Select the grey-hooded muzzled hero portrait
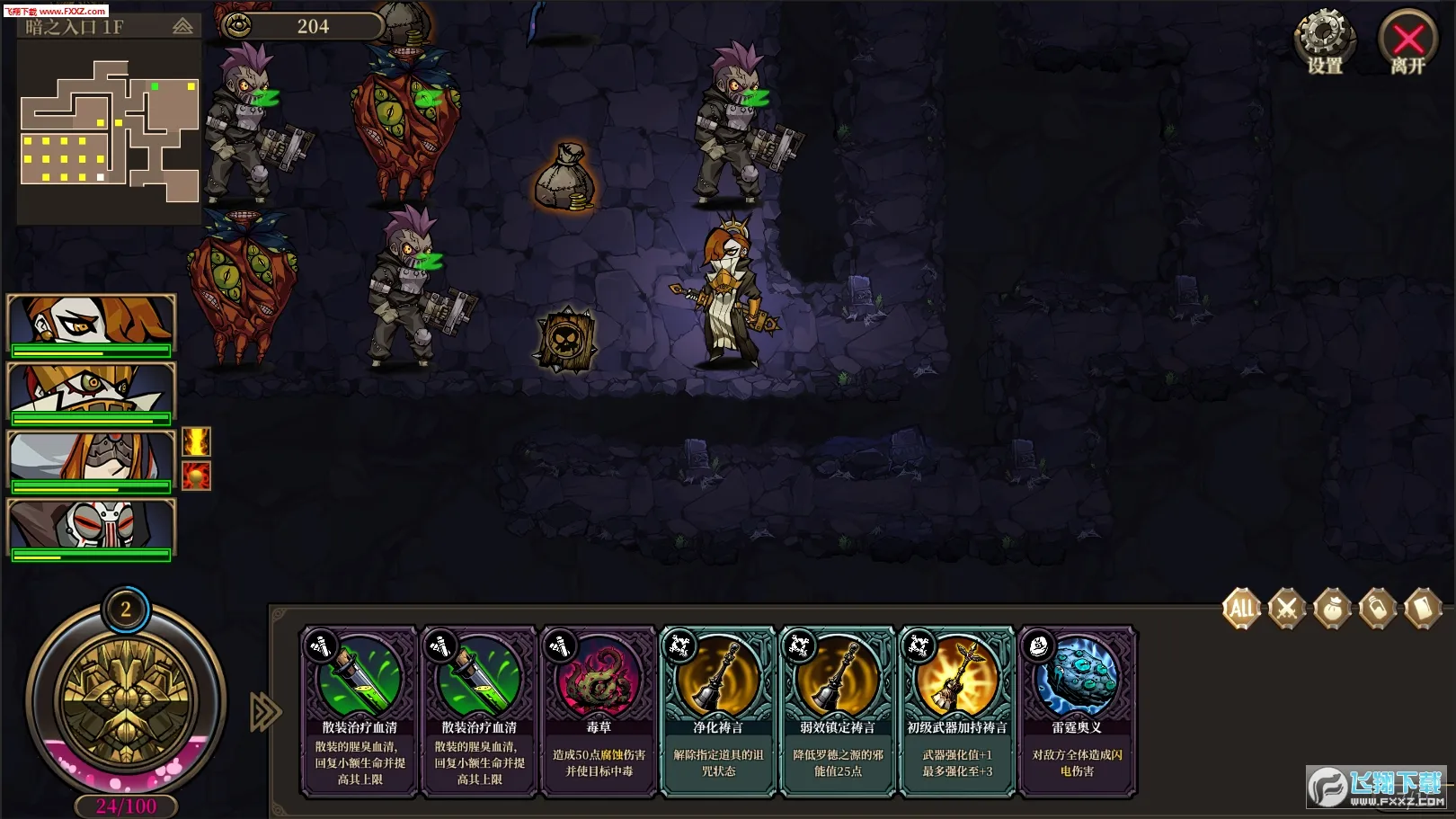The width and height of the screenshot is (1456, 819). (x=91, y=459)
